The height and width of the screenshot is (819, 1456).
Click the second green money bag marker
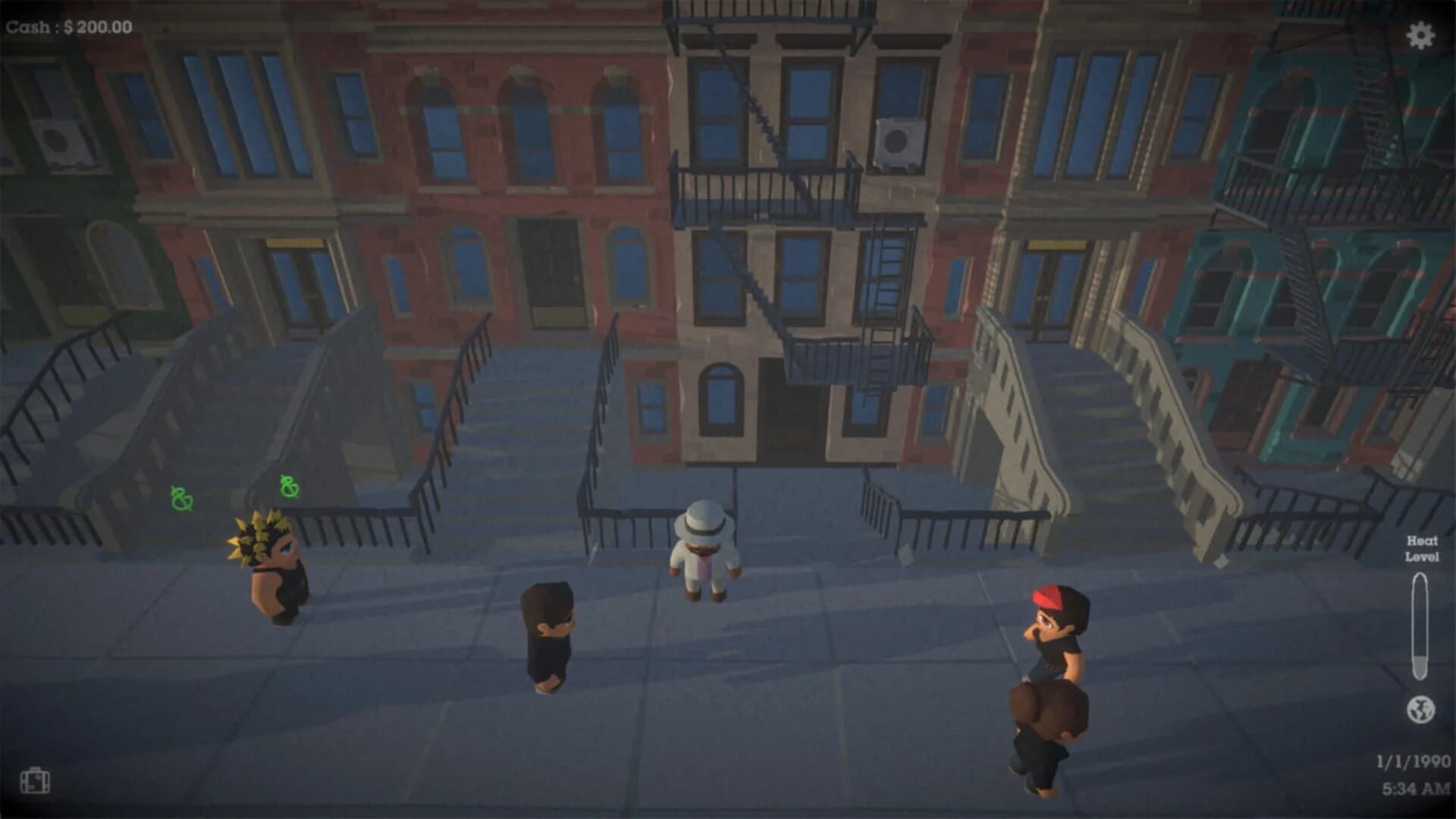coord(289,485)
